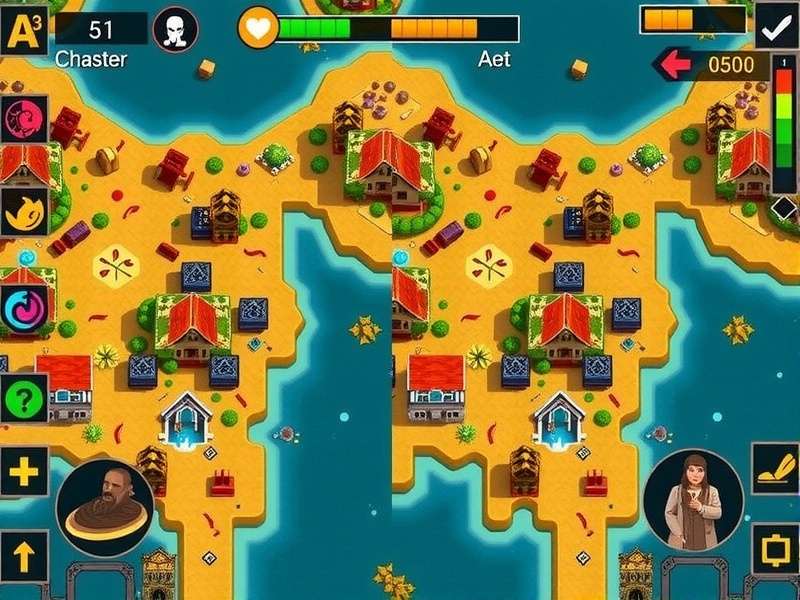Click the yellow square frame button
This screenshot has height=600, width=800.
click(773, 551)
